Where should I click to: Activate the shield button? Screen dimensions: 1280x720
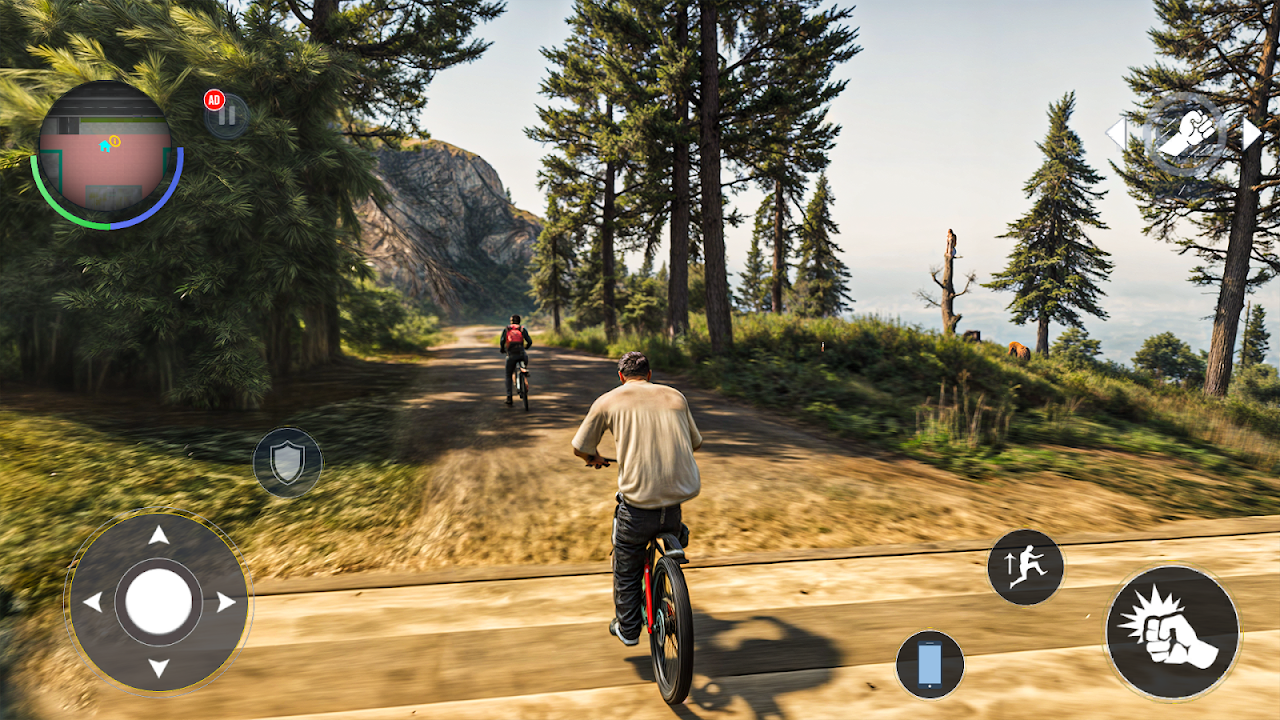[287, 462]
